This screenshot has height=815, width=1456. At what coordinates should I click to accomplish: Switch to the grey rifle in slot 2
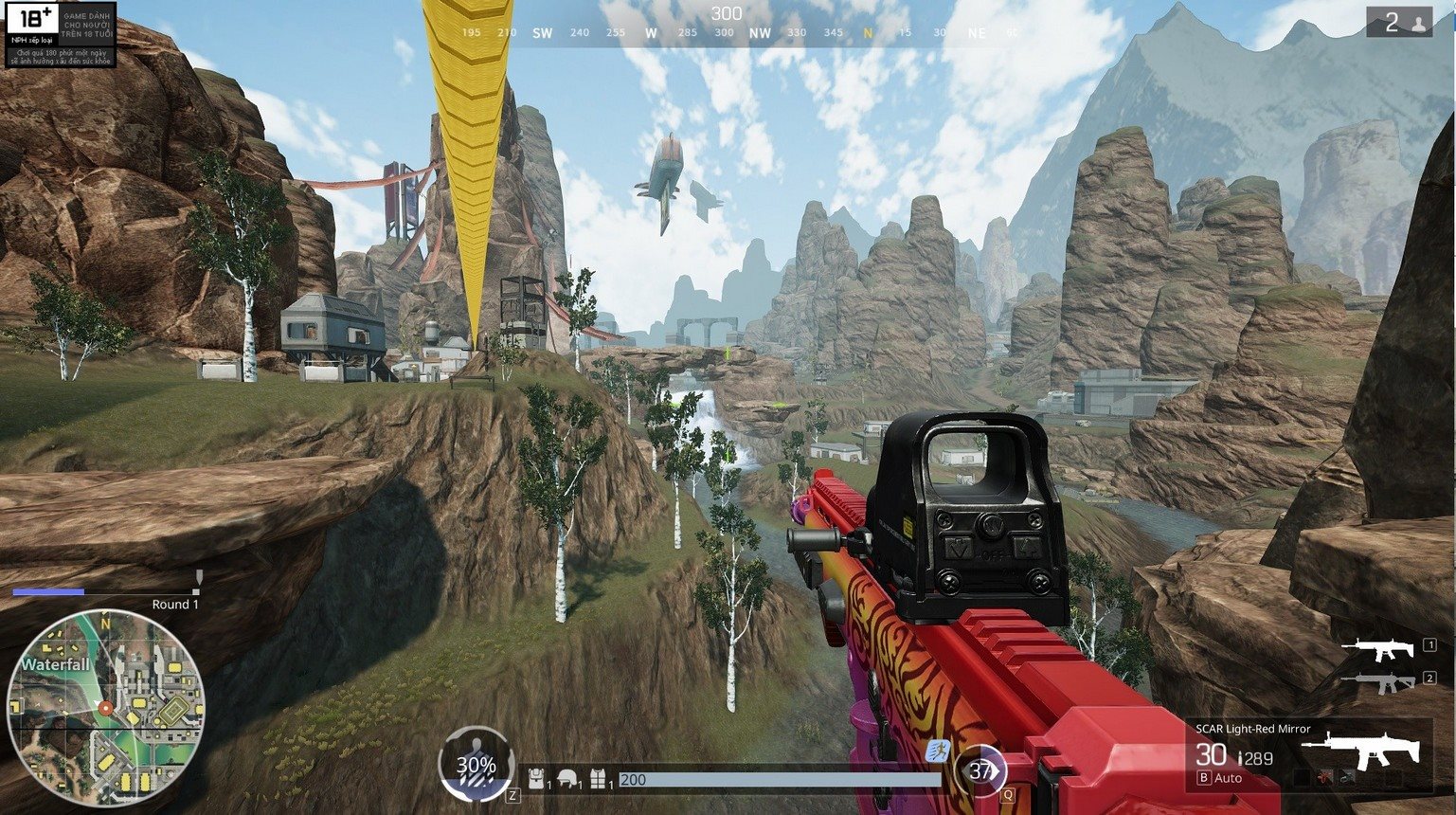click(x=1382, y=681)
